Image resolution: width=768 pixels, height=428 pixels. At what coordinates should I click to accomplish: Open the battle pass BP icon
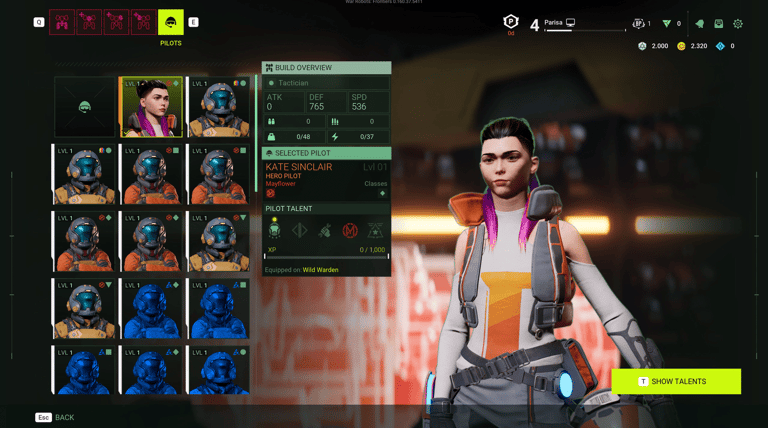(639, 23)
